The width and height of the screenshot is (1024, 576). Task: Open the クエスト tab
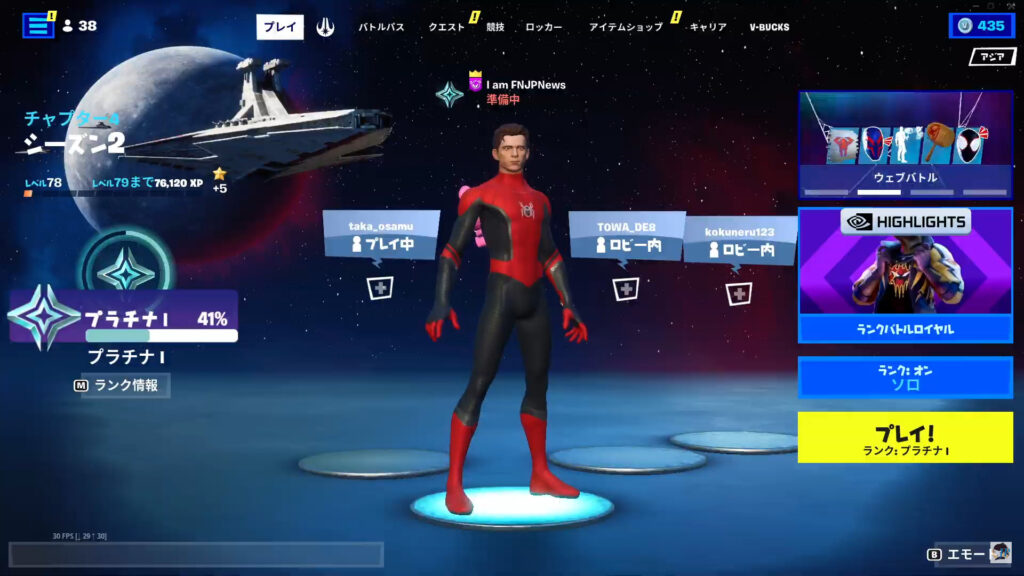(x=446, y=27)
